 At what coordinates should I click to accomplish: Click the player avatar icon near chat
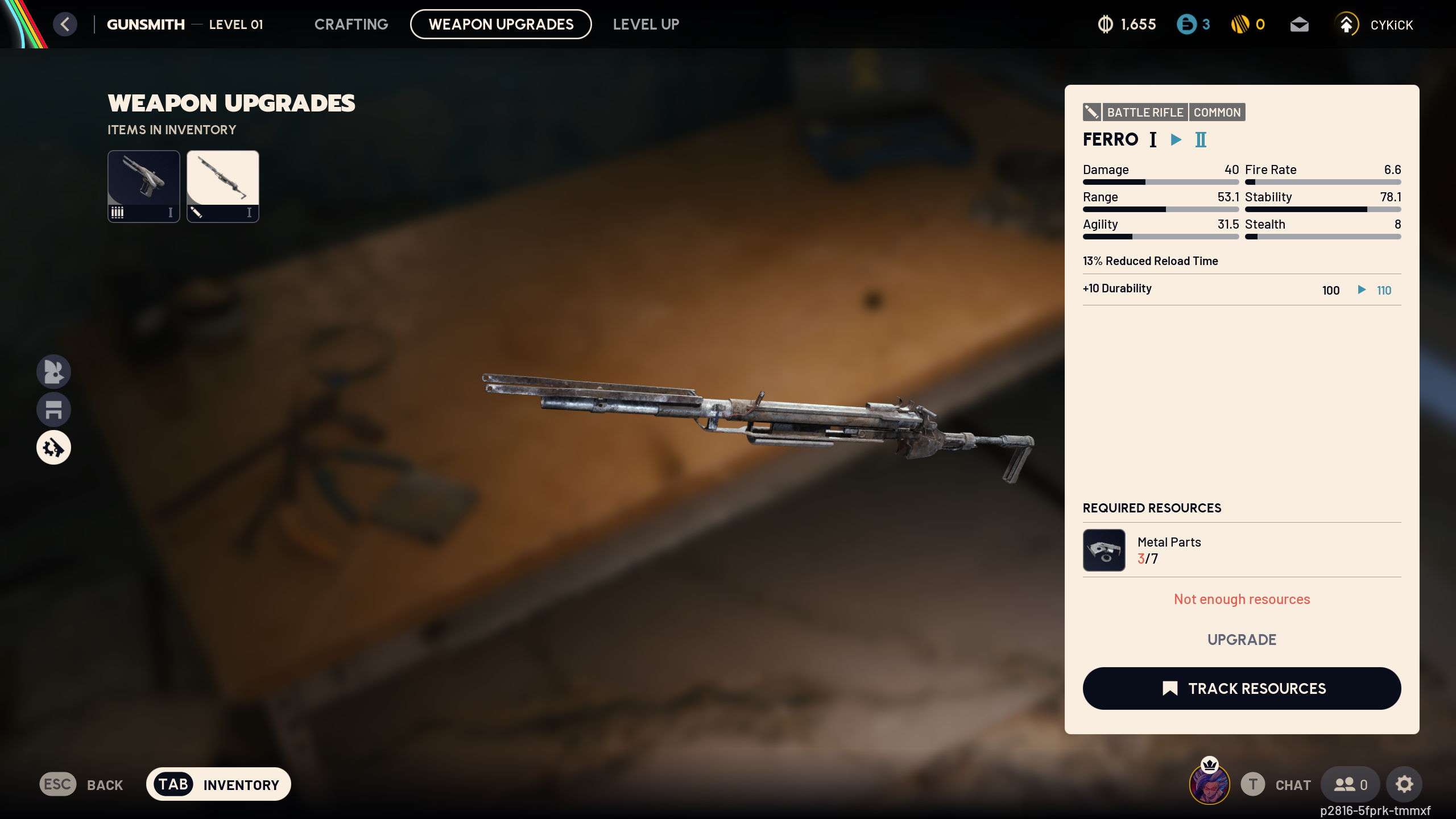pyautogui.click(x=1209, y=784)
